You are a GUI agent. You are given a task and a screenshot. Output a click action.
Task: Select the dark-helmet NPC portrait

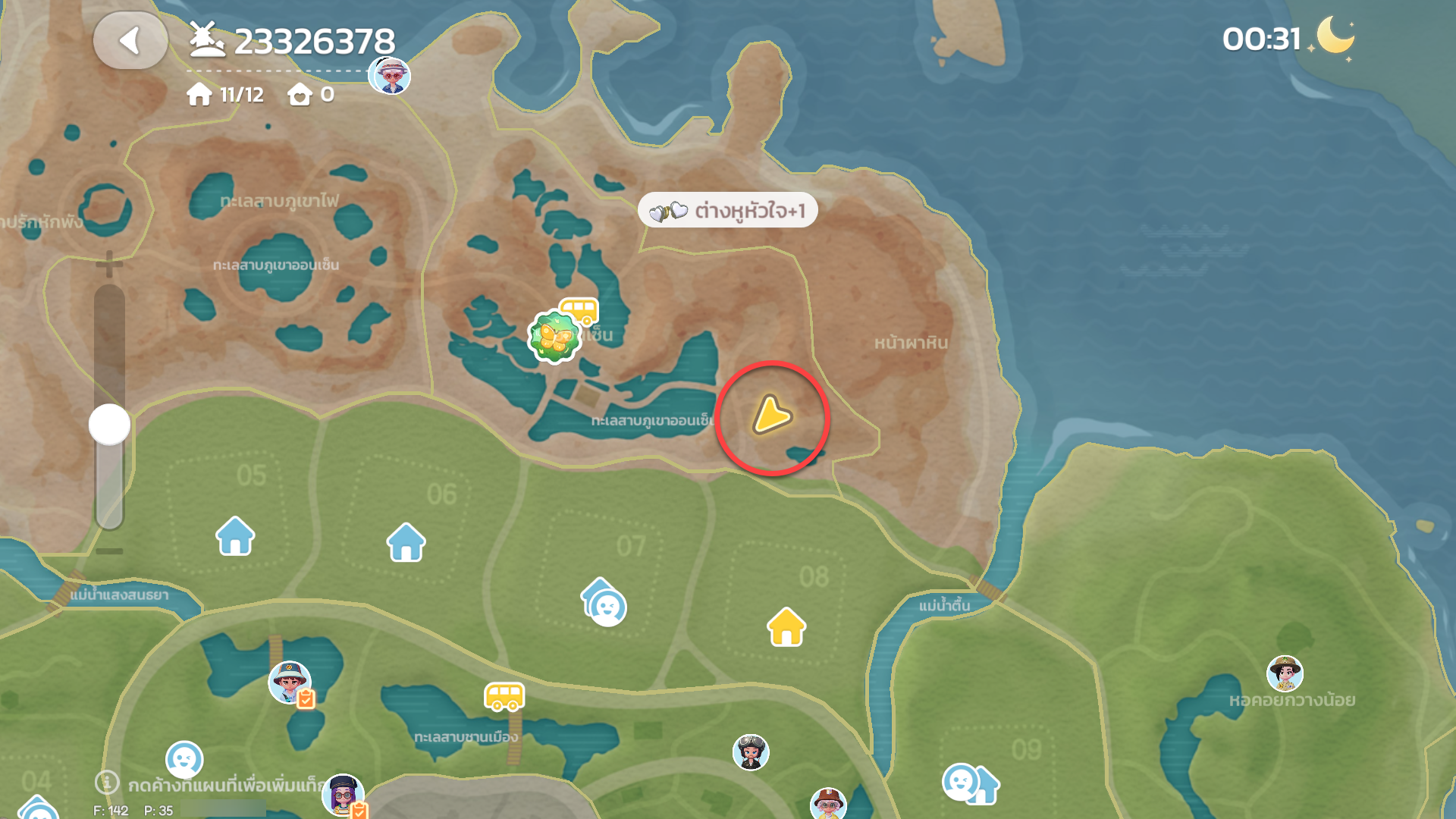click(751, 752)
